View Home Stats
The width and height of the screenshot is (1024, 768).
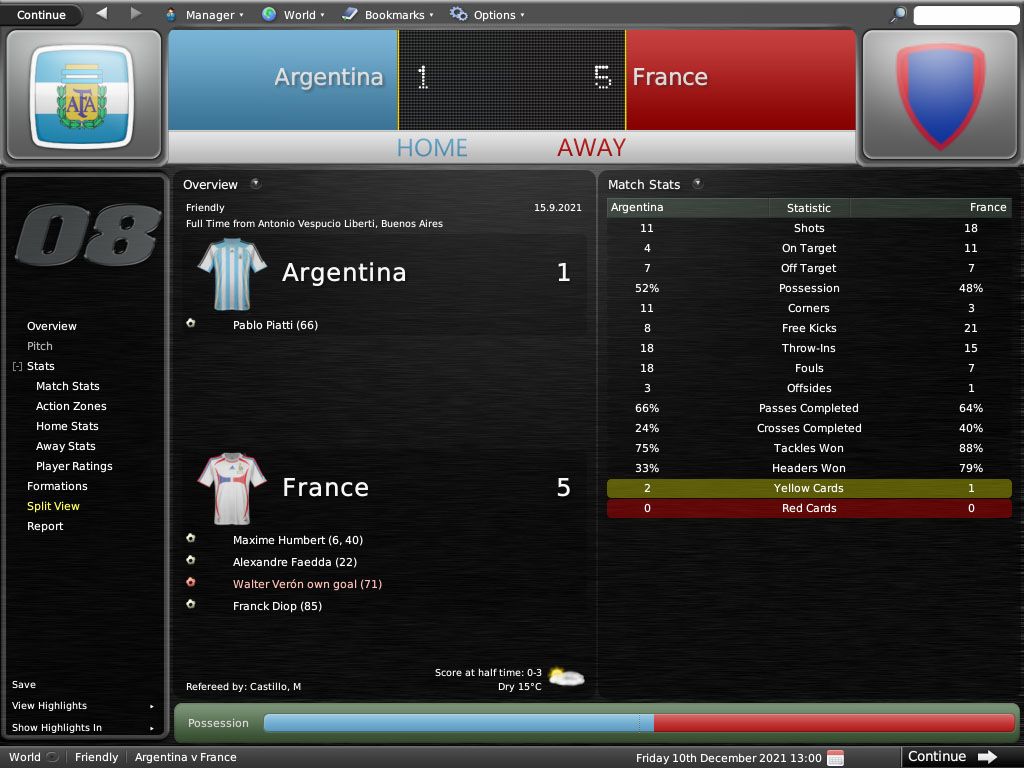click(x=67, y=426)
